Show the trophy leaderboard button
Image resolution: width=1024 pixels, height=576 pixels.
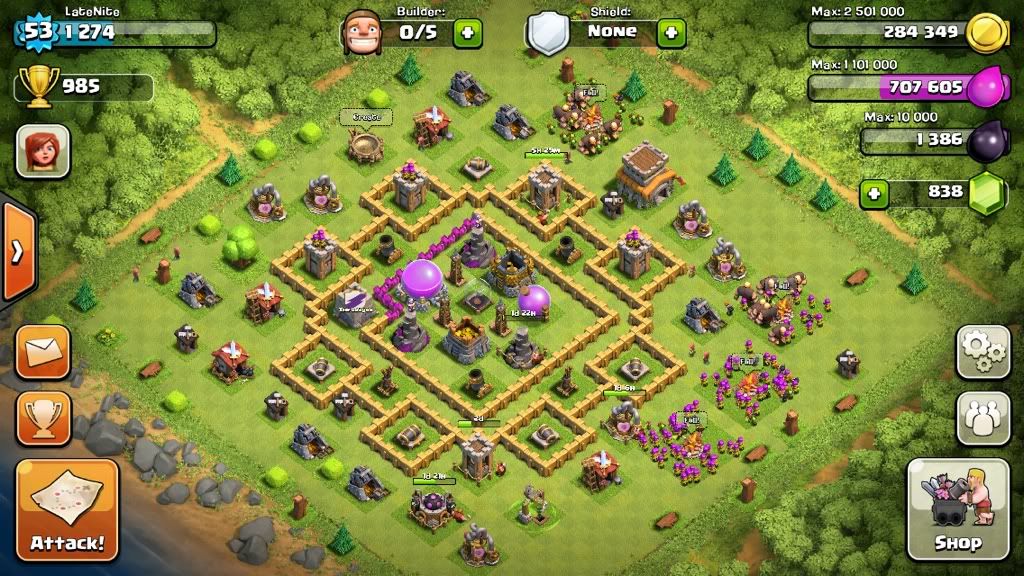(43, 417)
